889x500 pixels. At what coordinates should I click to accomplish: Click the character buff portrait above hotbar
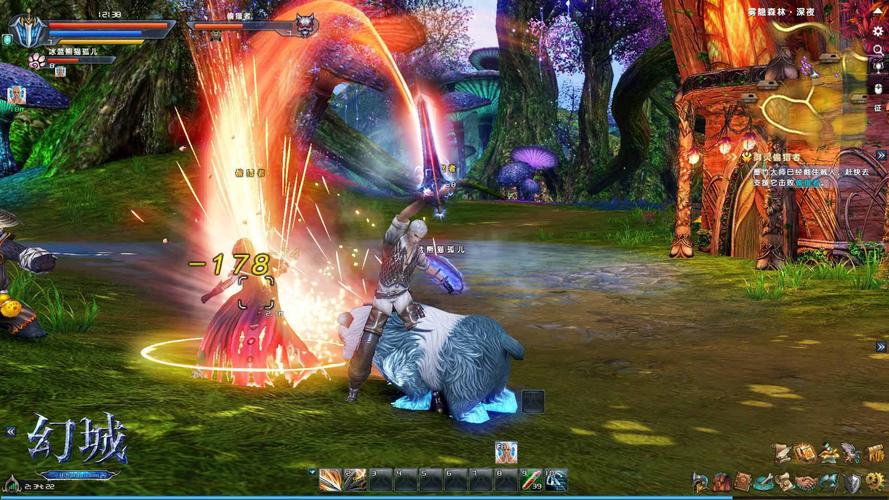tap(506, 452)
